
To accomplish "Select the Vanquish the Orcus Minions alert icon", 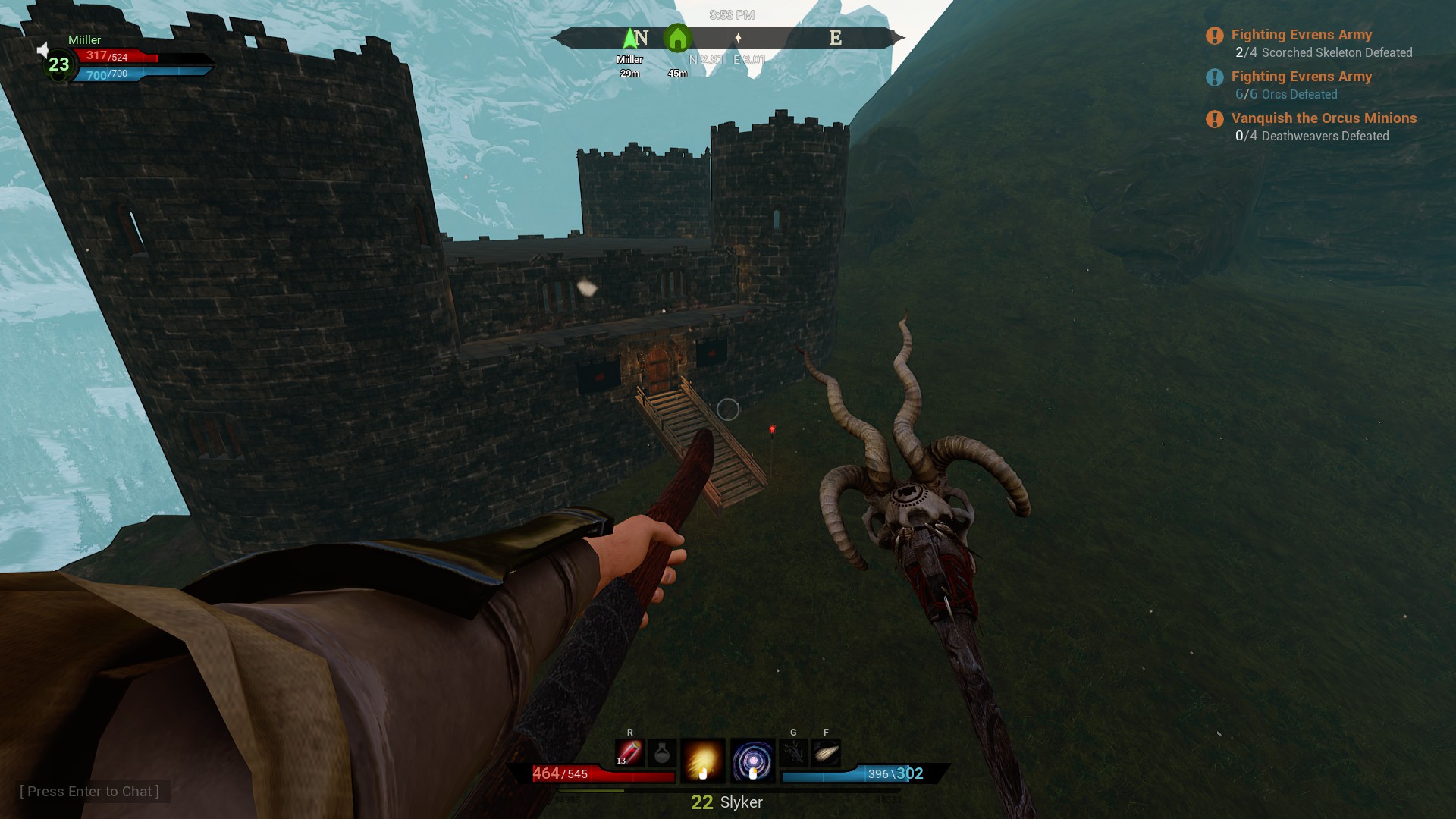I will point(1213,118).
